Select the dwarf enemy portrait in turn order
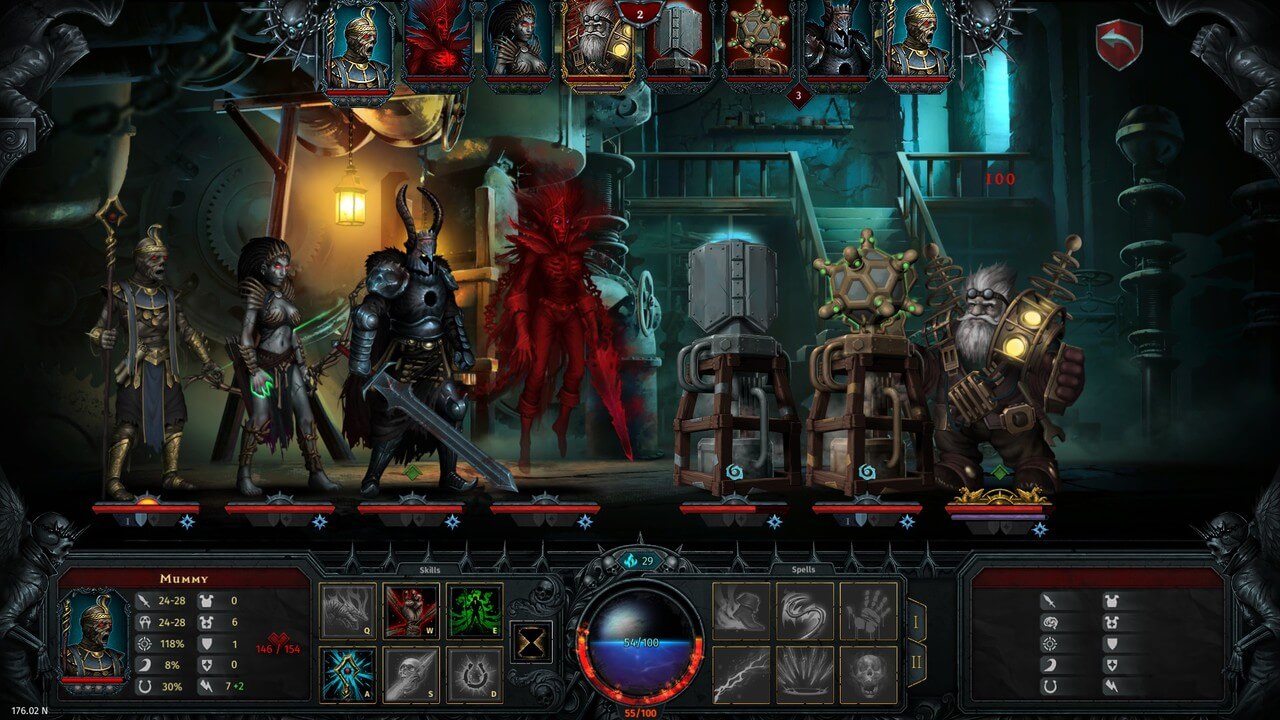Image resolution: width=1280 pixels, height=720 pixels. pos(595,45)
